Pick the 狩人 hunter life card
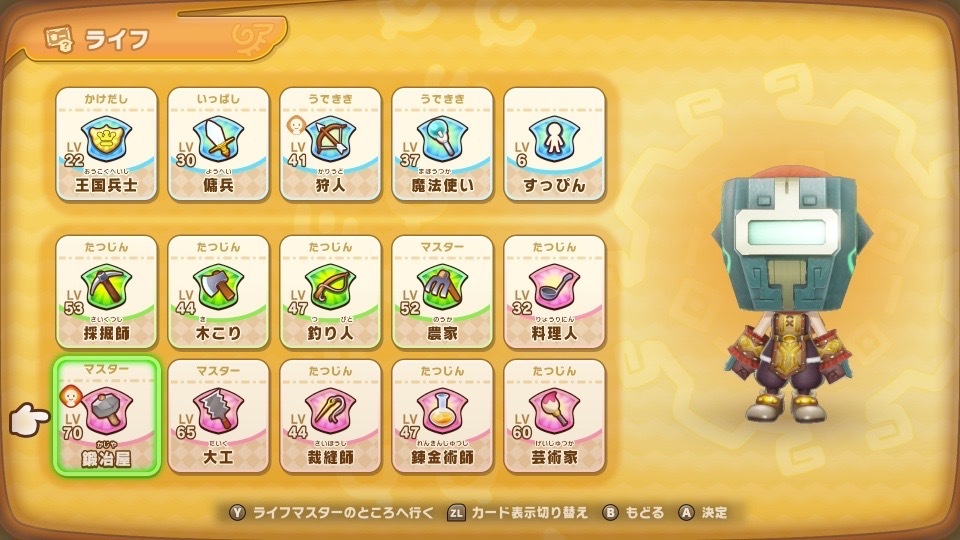The width and height of the screenshot is (960, 540). (x=330, y=144)
